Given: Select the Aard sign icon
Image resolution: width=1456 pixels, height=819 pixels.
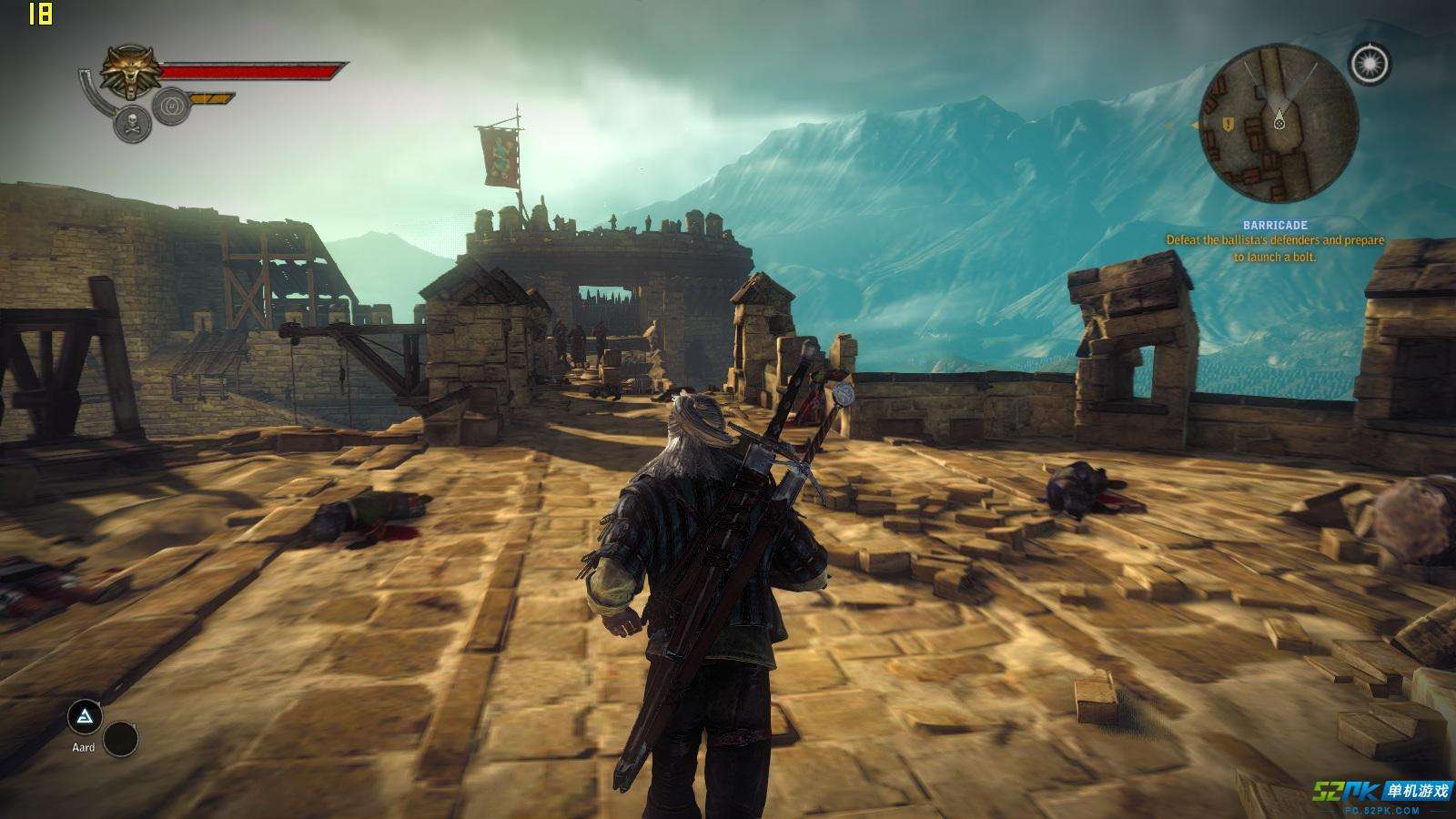Looking at the screenshot, I should point(85,719).
